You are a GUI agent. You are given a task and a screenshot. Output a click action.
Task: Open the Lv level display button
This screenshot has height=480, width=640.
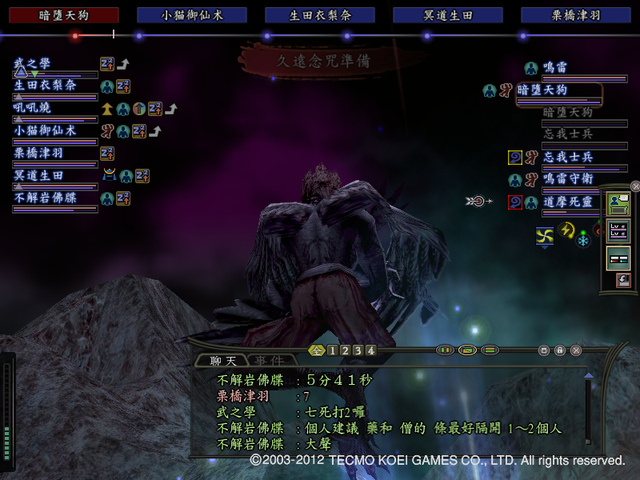[x=619, y=228]
